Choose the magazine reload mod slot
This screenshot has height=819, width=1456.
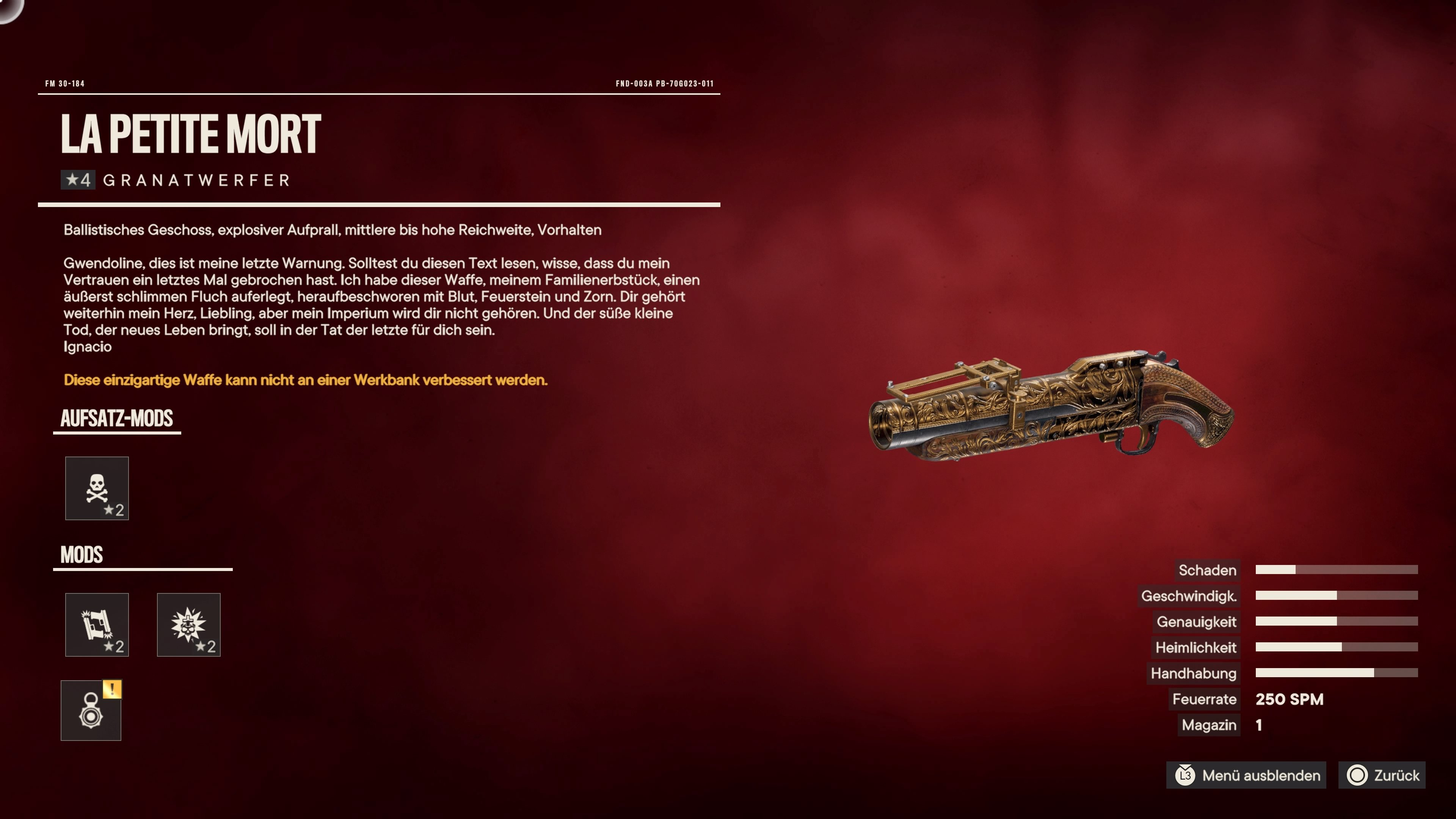tap(97, 624)
